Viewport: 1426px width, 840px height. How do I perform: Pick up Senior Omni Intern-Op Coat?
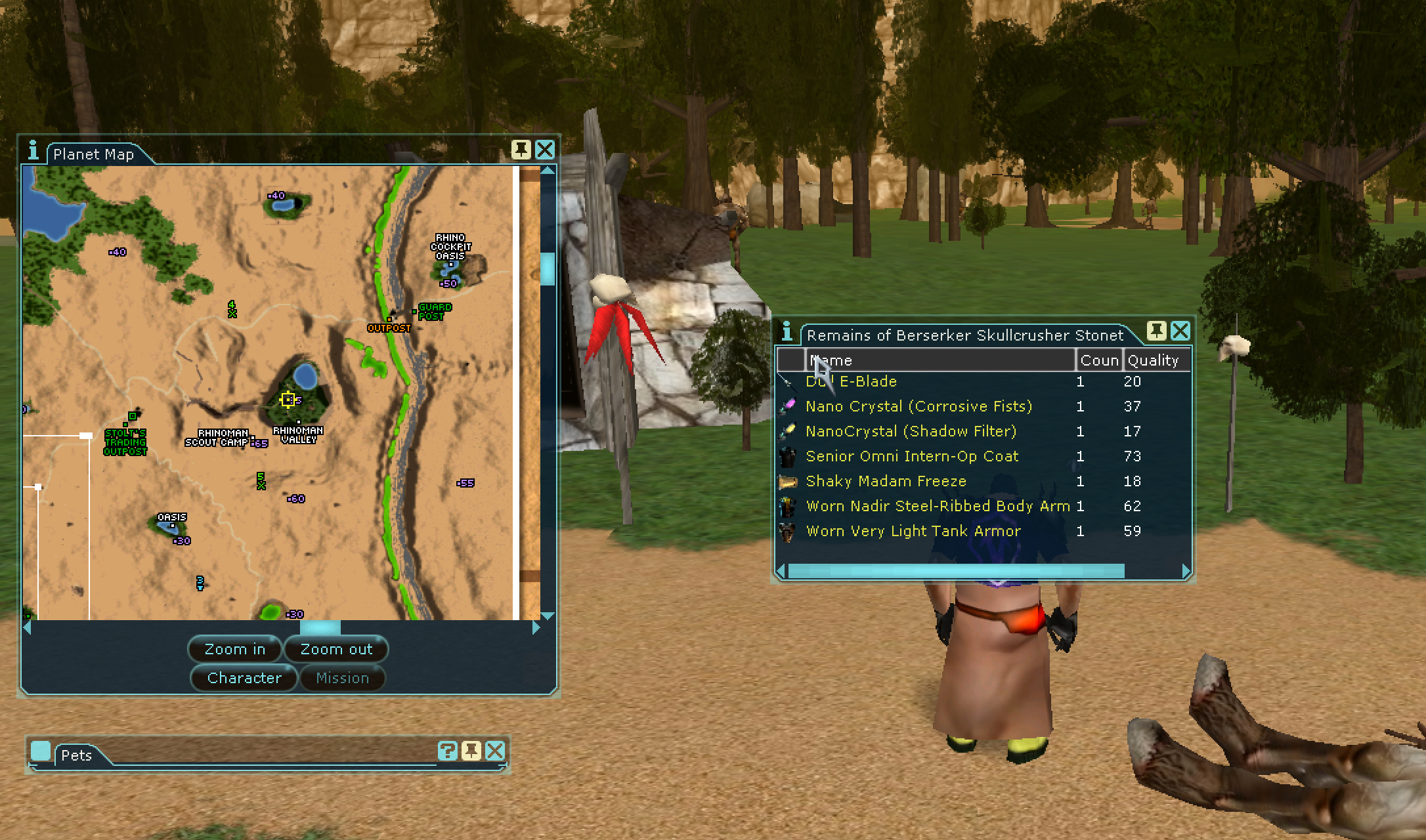point(912,456)
